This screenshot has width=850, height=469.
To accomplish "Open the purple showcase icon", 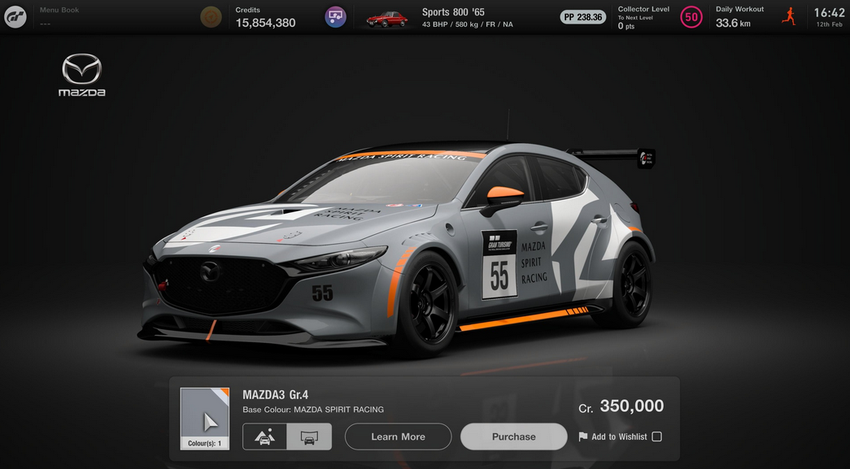I will [336, 17].
